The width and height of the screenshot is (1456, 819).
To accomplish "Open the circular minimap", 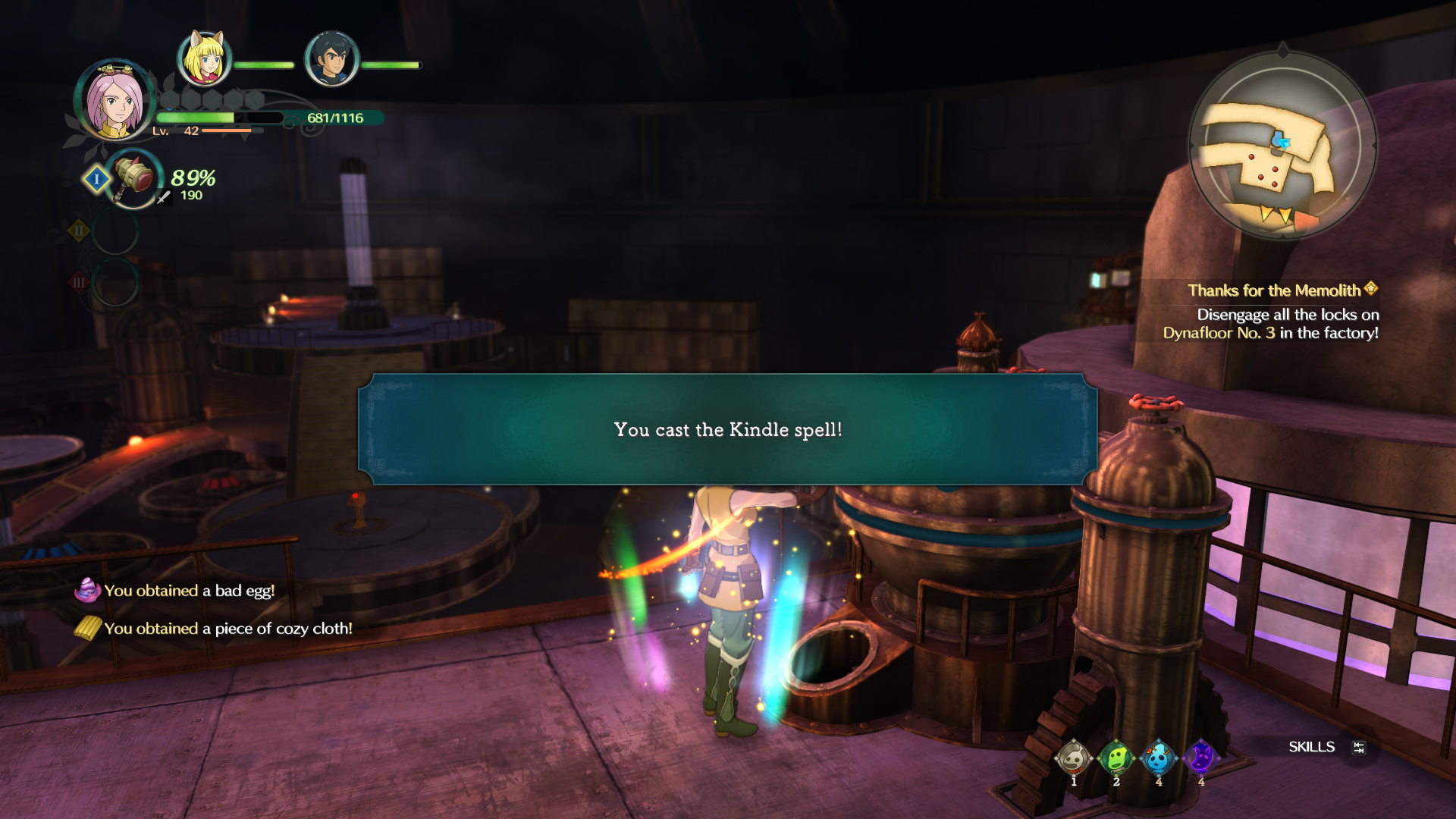I will 1282,146.
